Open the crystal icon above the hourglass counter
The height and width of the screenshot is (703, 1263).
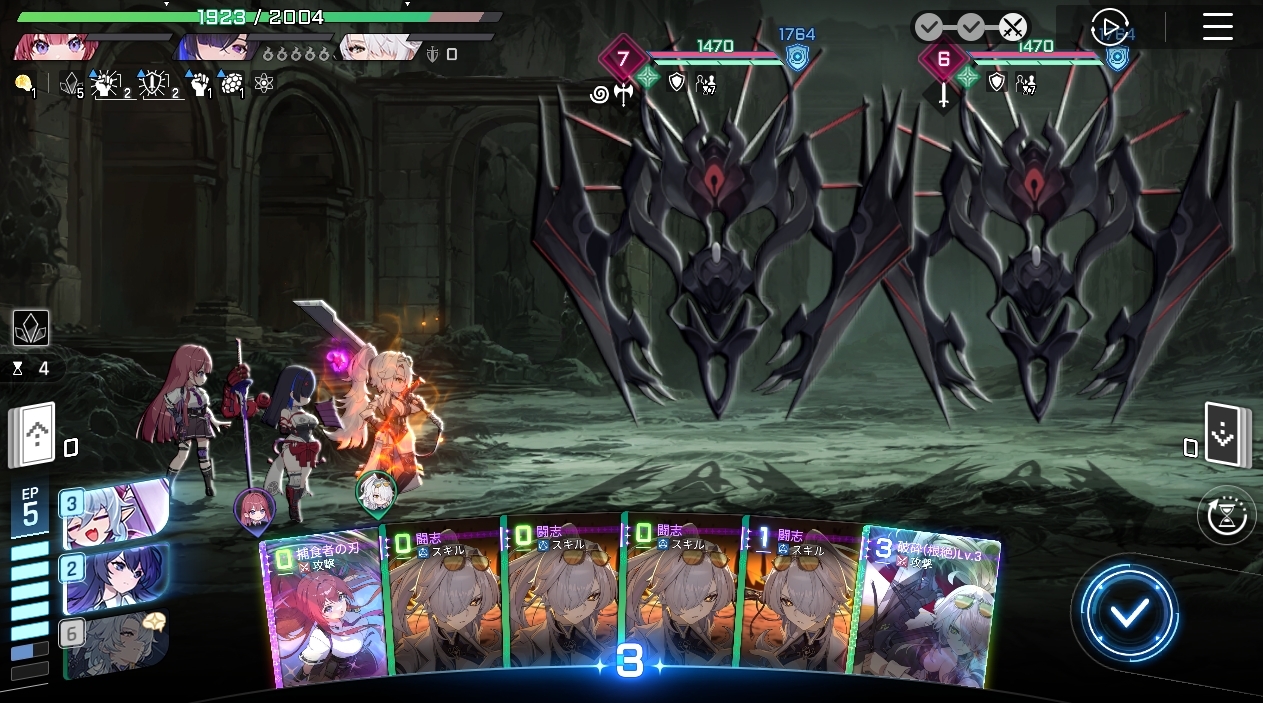point(31,328)
